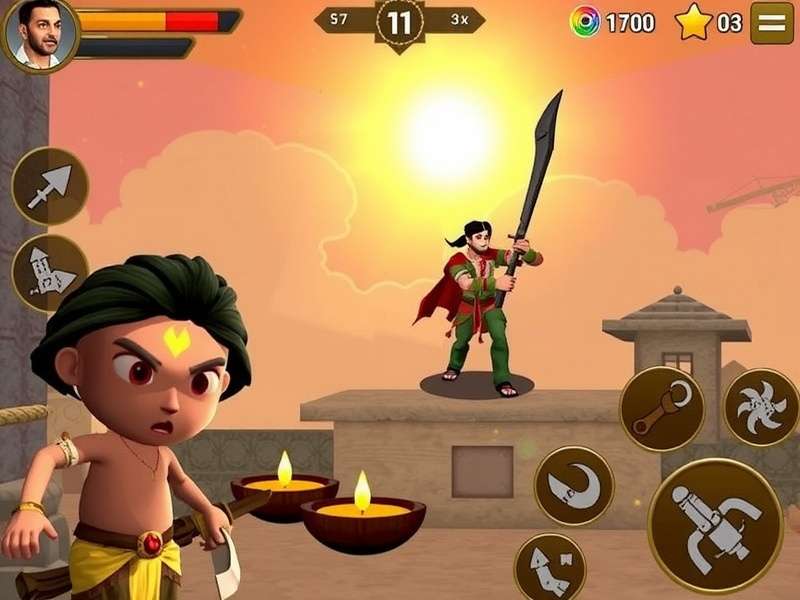Open the hamburger menu button
Image resolution: width=800 pixels, height=600 pixels.
point(771,22)
